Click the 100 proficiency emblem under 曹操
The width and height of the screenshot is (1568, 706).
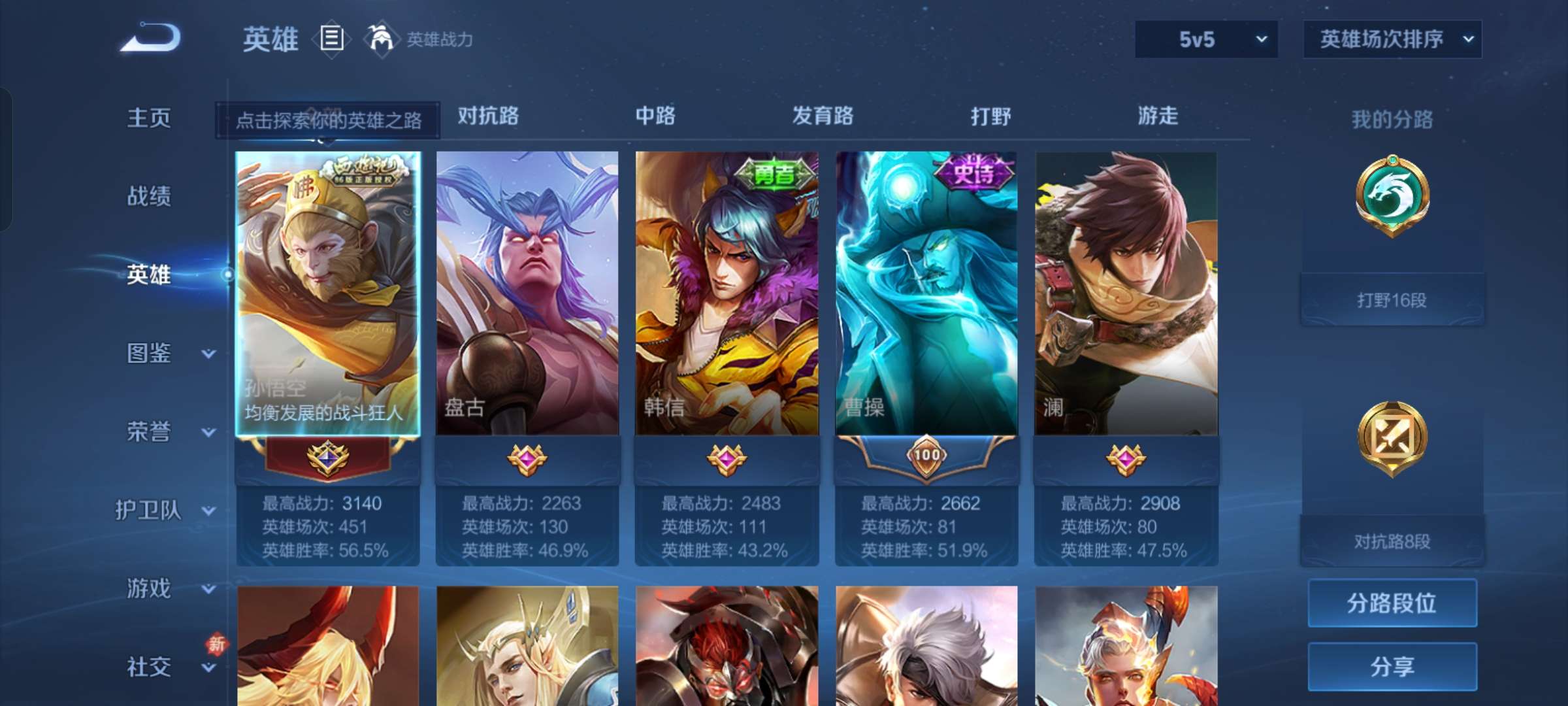pos(926,458)
